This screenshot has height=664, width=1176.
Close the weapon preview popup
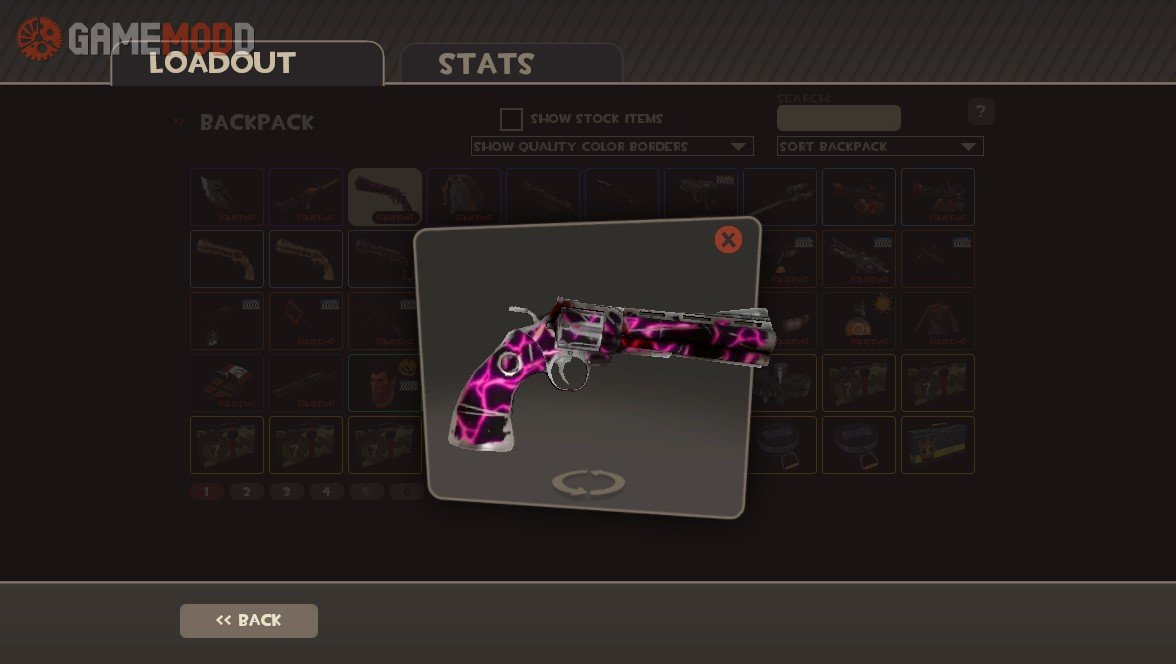728,240
